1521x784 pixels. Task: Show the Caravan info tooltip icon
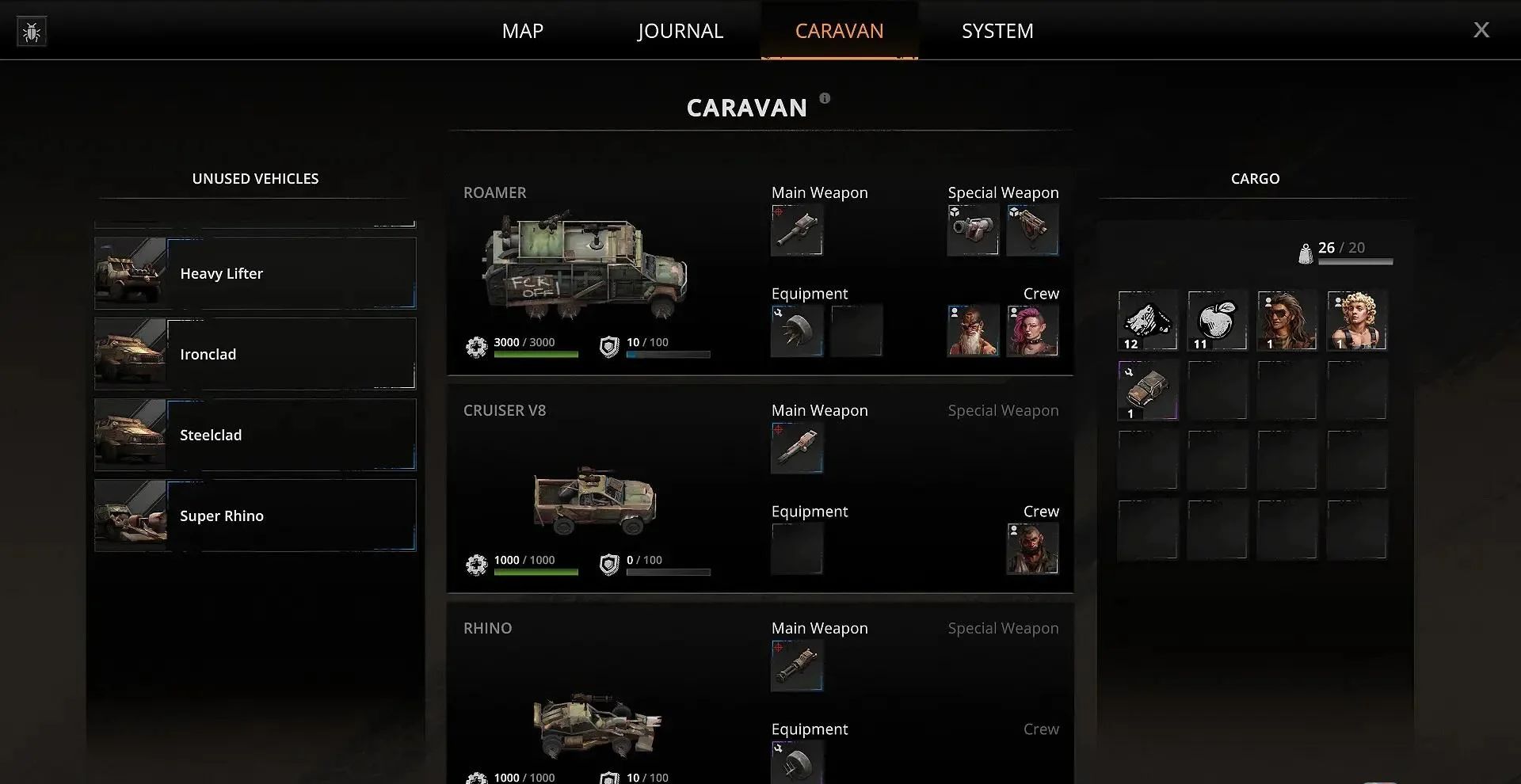[x=825, y=98]
